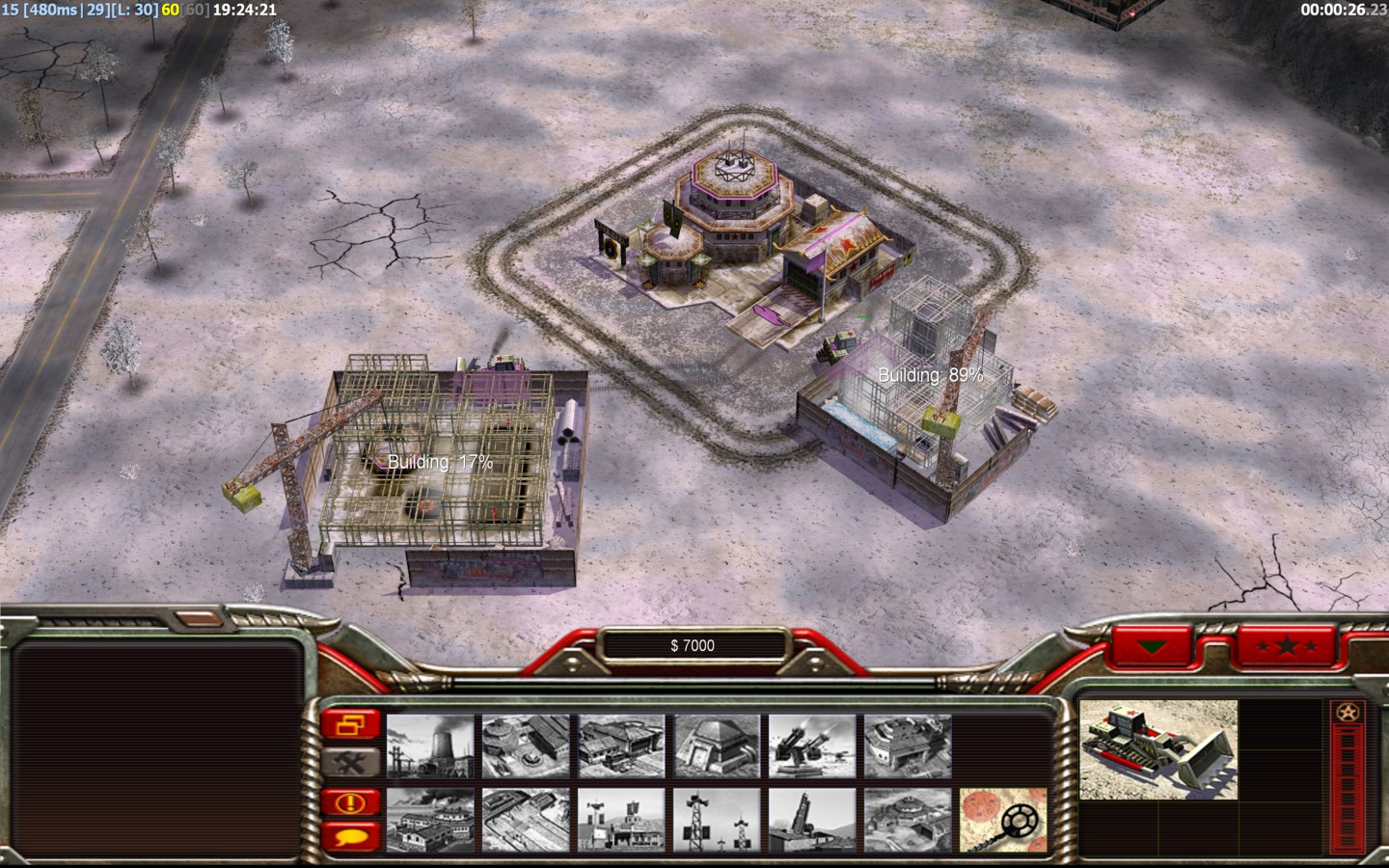Activate the clear mines command

click(x=1002, y=820)
